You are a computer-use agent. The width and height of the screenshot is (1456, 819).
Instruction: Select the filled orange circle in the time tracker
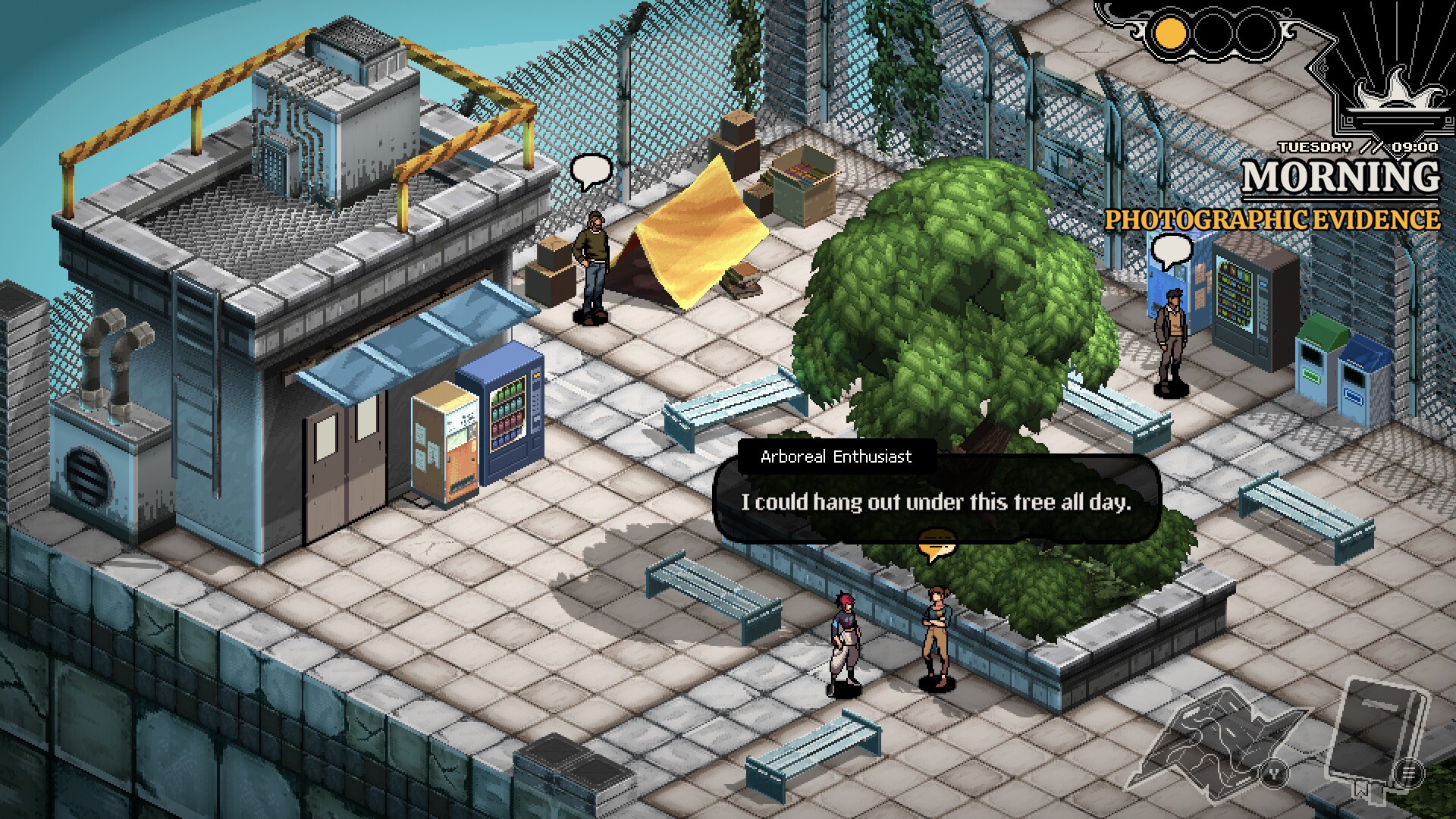(x=1170, y=34)
